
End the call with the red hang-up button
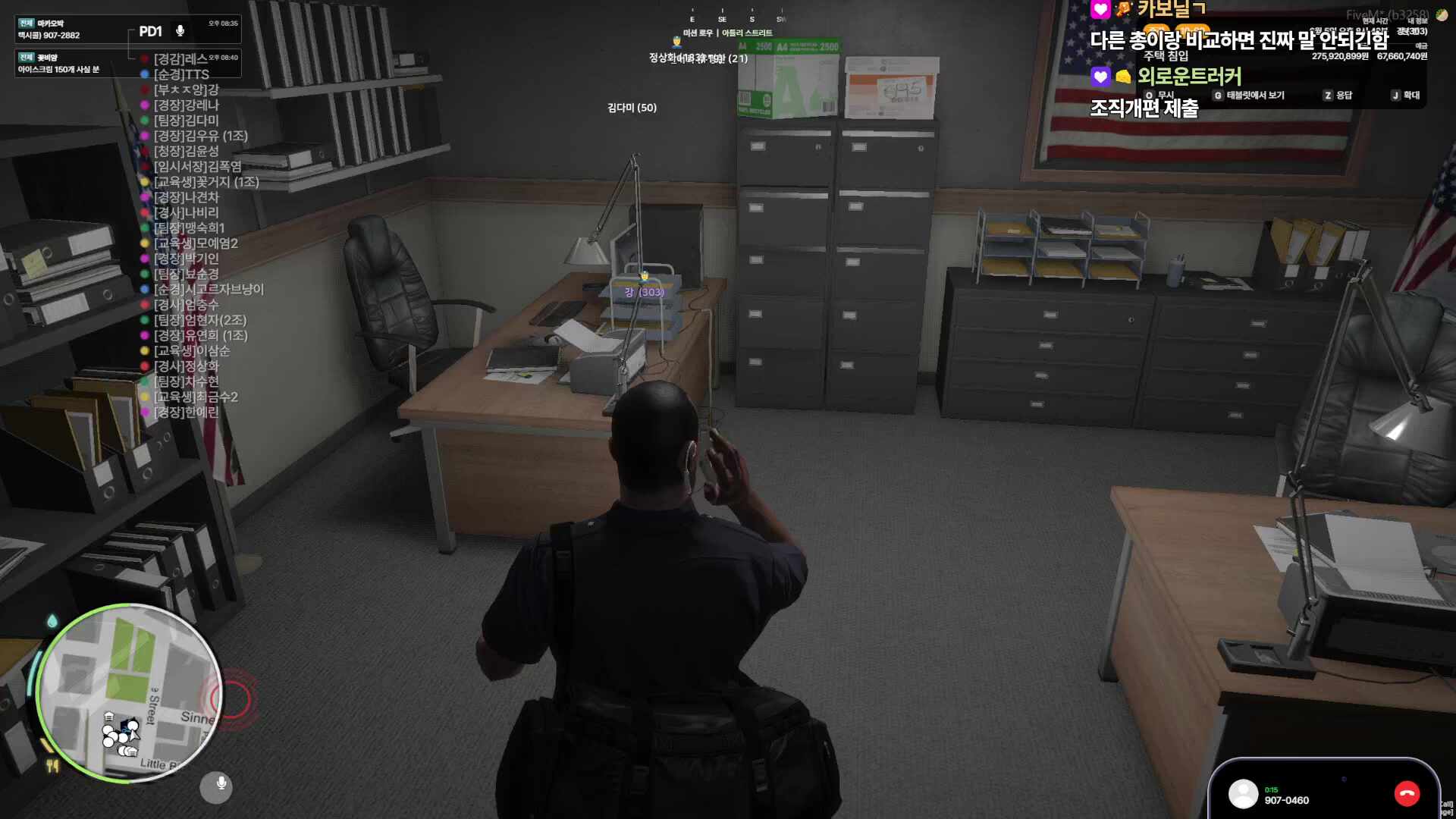point(1407,793)
